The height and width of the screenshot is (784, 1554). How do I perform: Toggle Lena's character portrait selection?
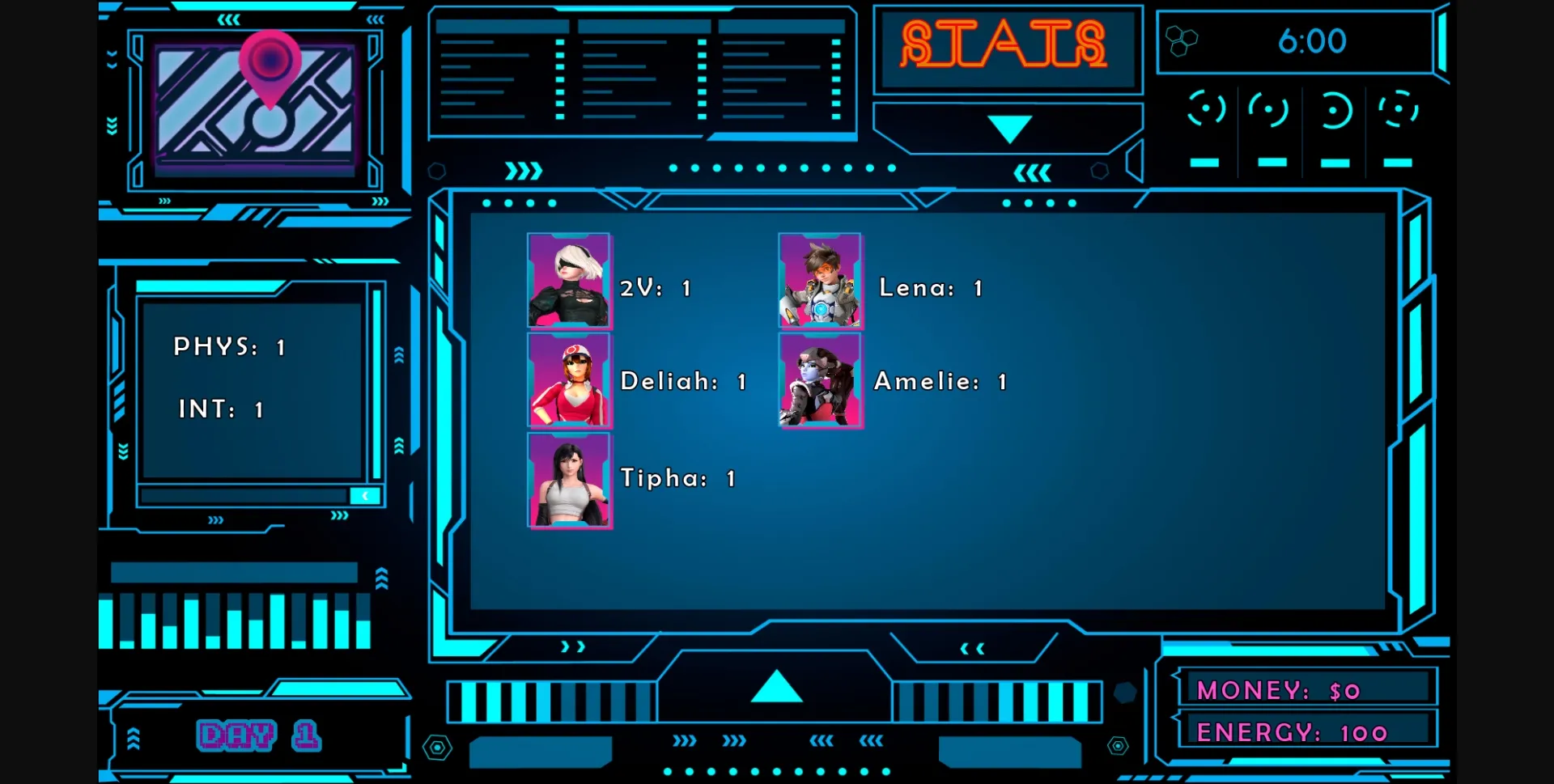click(x=820, y=282)
